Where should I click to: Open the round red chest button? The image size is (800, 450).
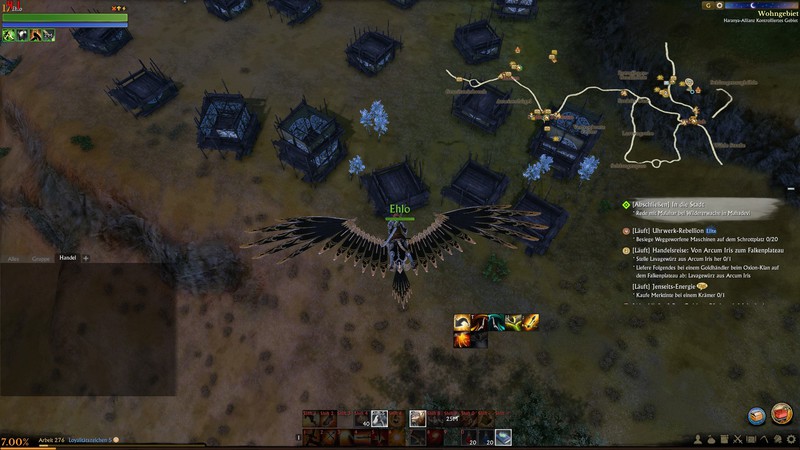782,413
